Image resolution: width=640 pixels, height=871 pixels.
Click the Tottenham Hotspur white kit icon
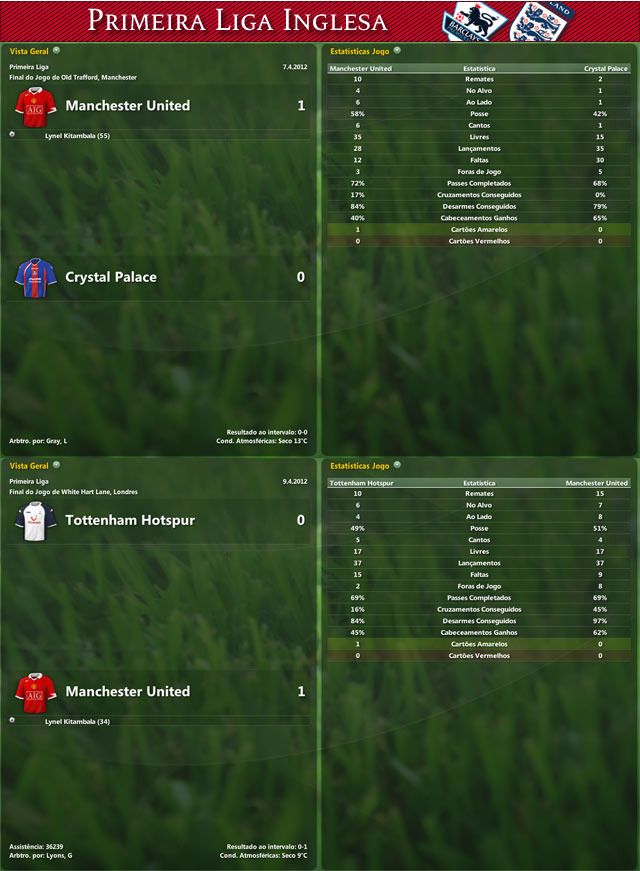pyautogui.click(x=34, y=521)
